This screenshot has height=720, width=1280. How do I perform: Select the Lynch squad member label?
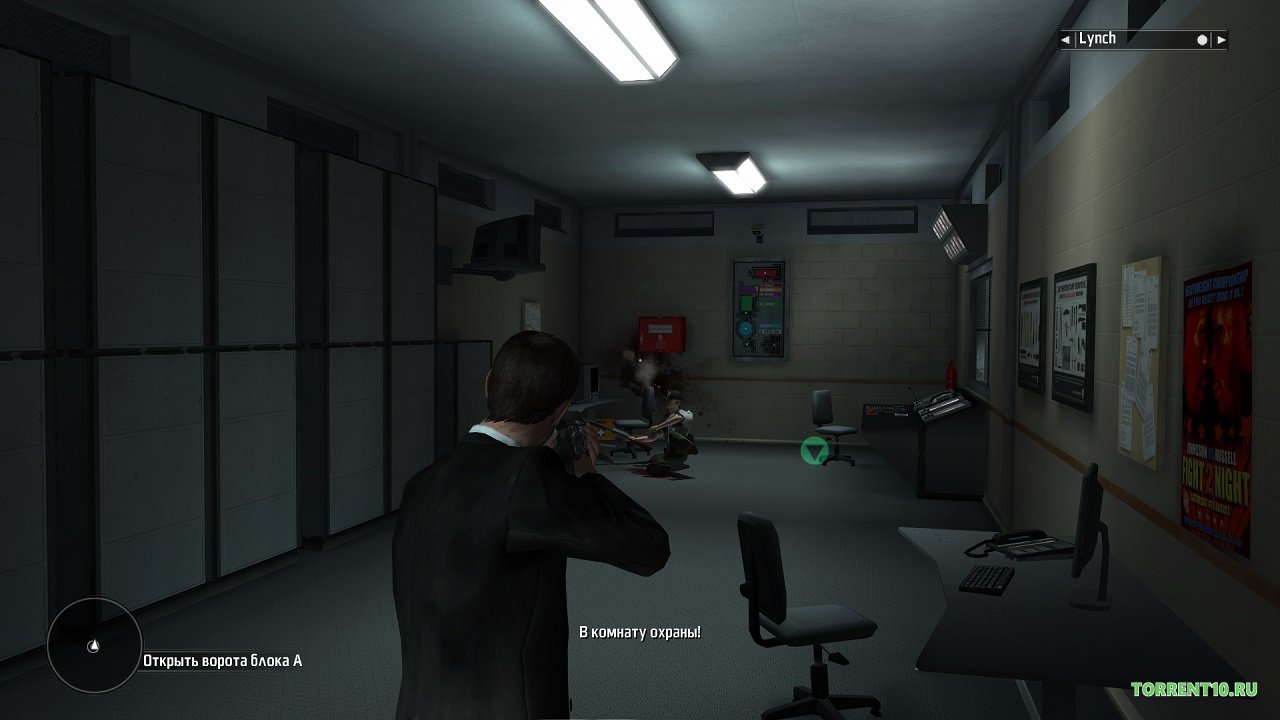click(x=1098, y=39)
